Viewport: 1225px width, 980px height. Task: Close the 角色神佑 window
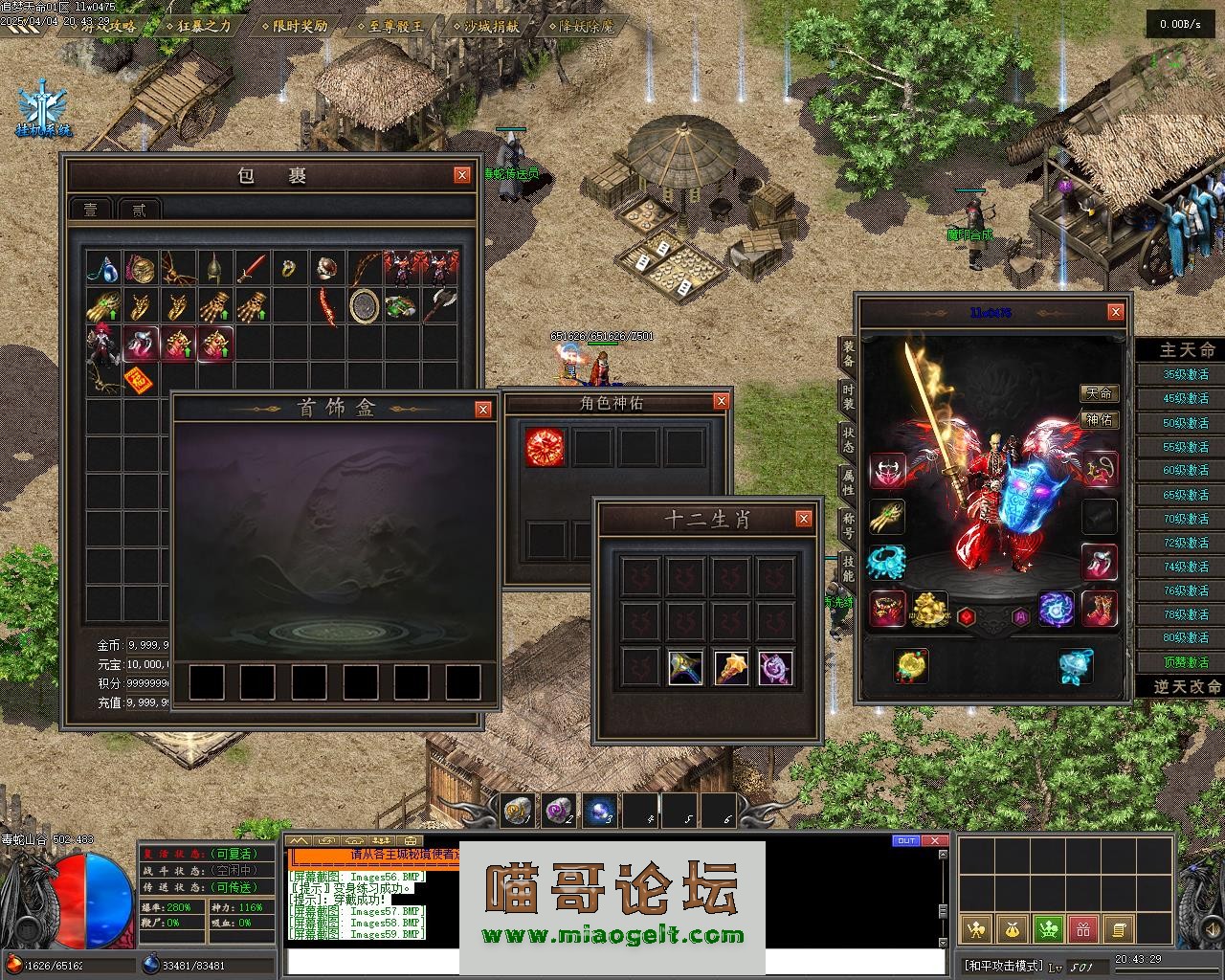pyautogui.click(x=722, y=402)
